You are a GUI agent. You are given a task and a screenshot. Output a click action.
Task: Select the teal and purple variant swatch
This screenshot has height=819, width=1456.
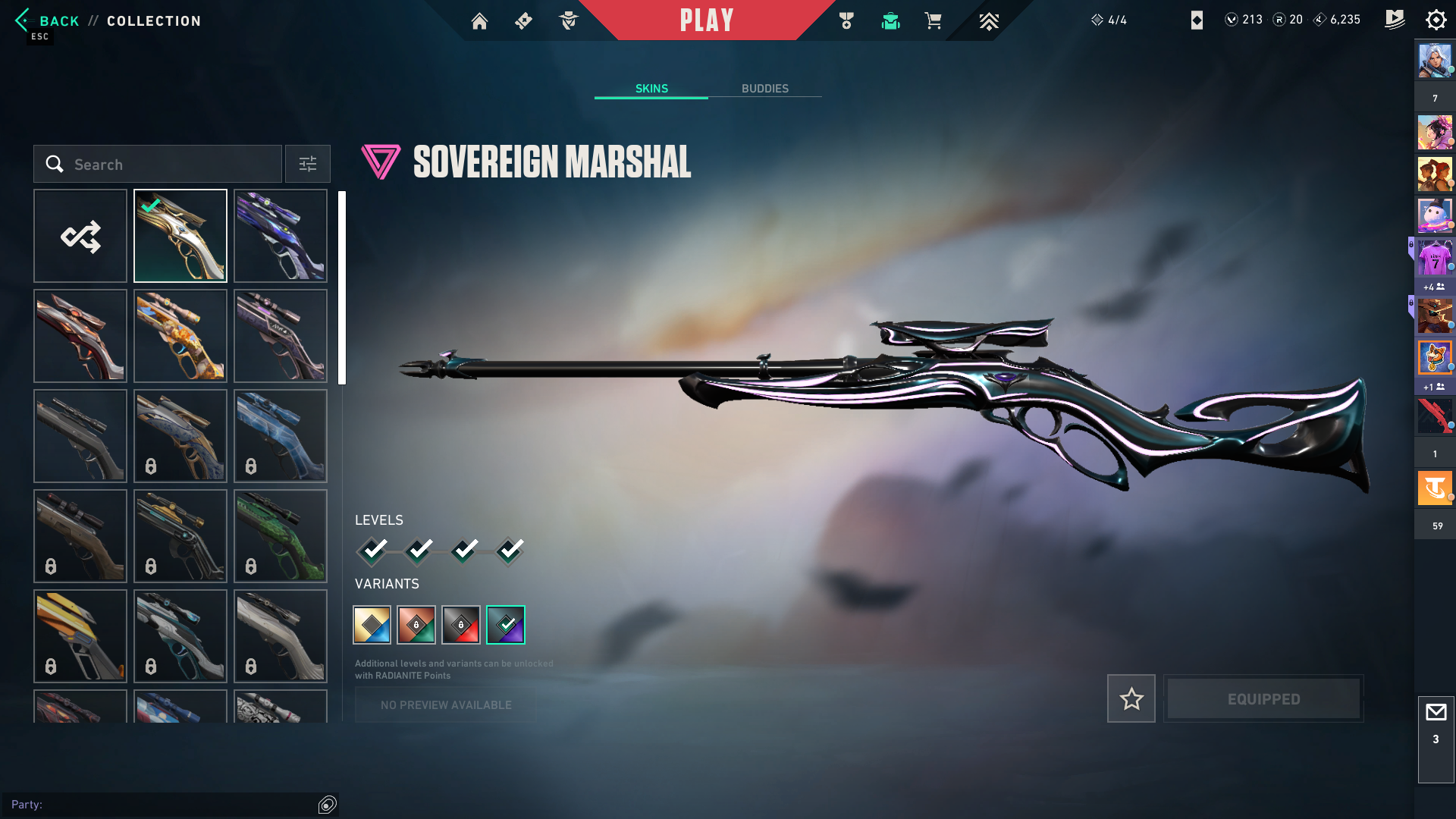506,625
